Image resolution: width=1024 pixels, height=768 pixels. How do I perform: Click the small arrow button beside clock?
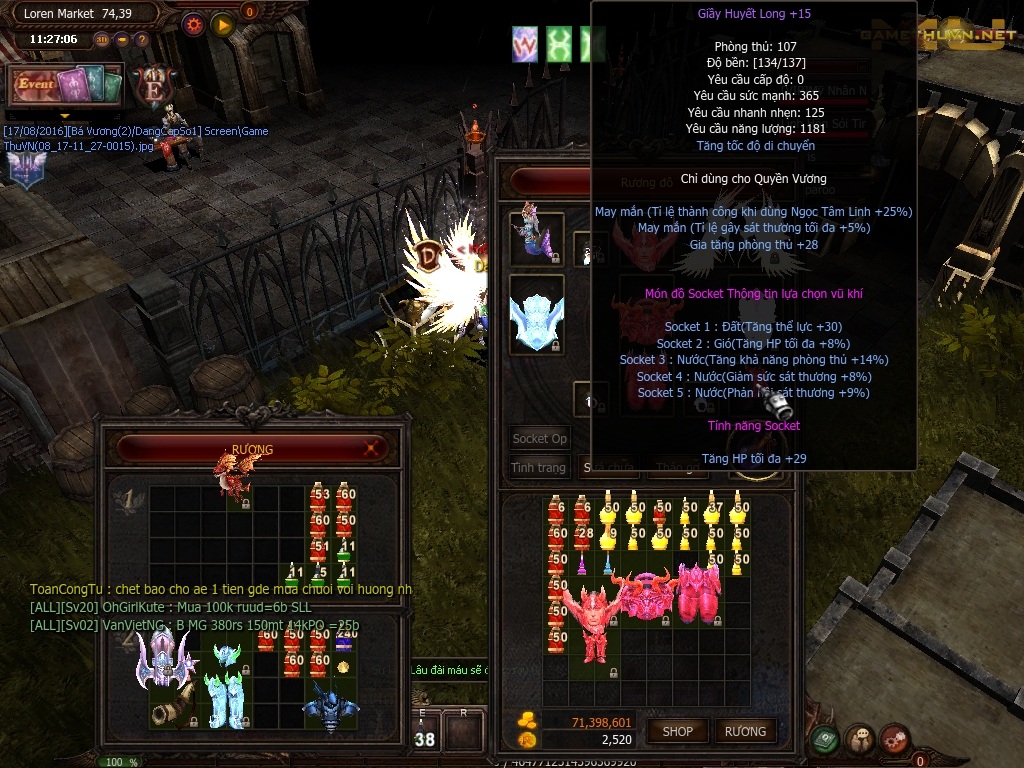click(122, 40)
